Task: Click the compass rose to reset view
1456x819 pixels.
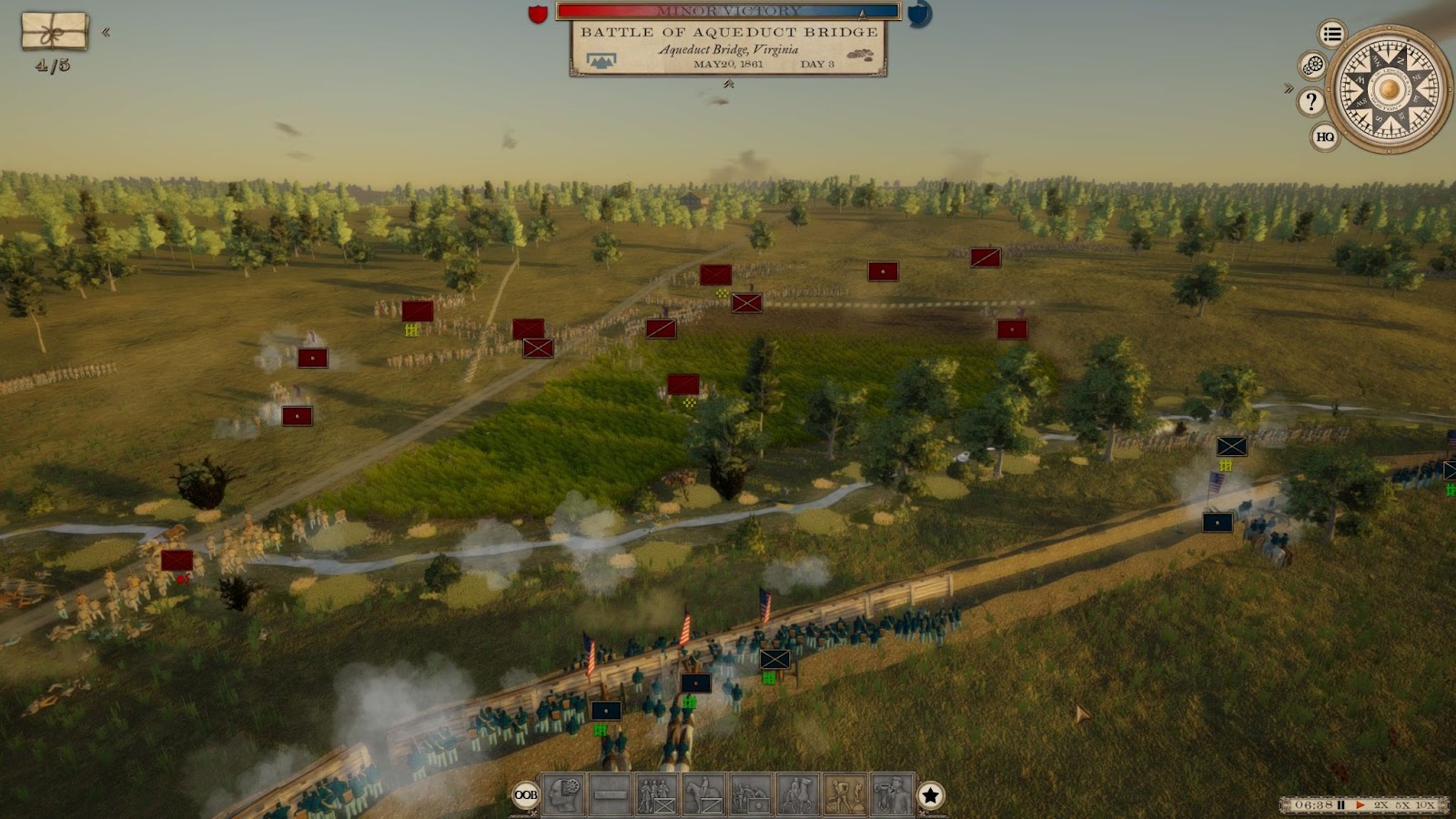Action: (x=1389, y=89)
